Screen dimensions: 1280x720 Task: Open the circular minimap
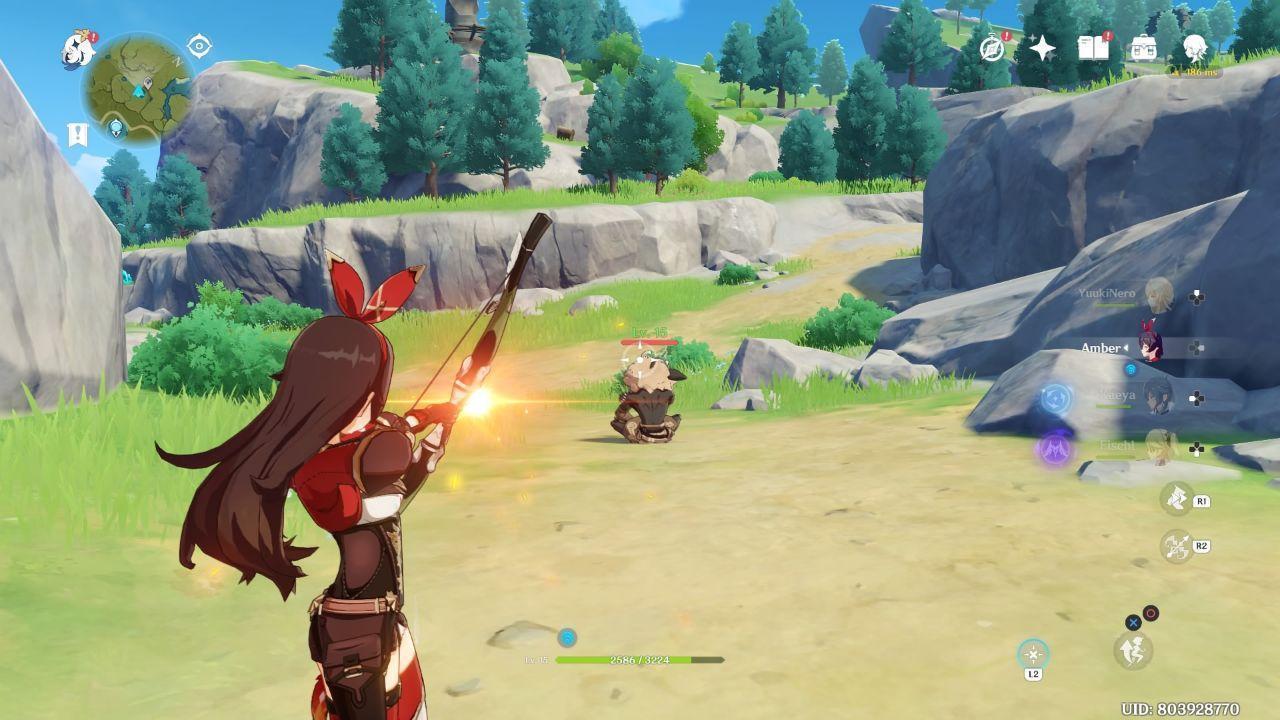point(138,86)
